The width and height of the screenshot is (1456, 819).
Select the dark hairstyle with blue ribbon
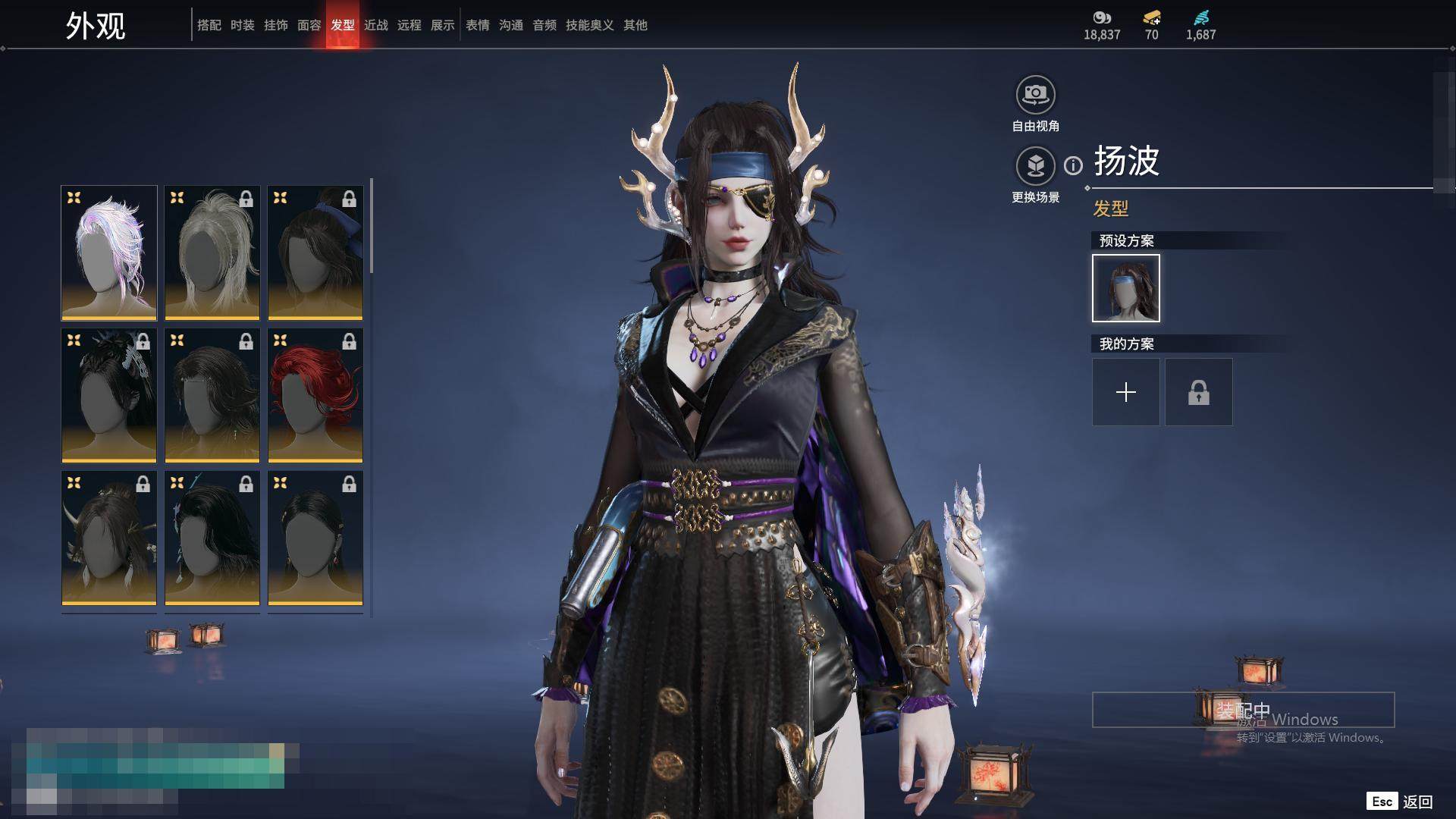pyautogui.click(x=315, y=253)
